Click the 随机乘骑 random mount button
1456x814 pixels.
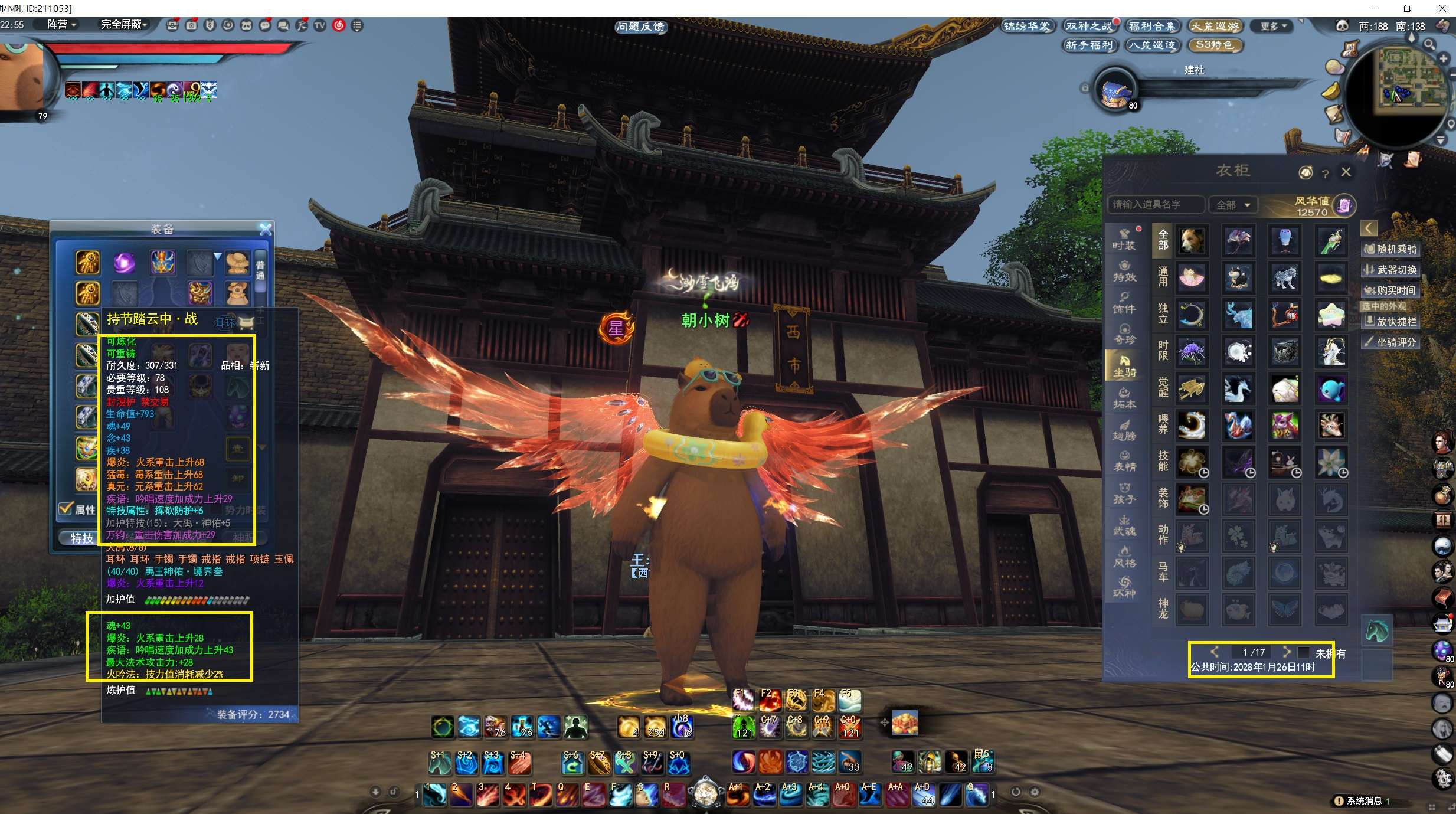coord(1390,249)
